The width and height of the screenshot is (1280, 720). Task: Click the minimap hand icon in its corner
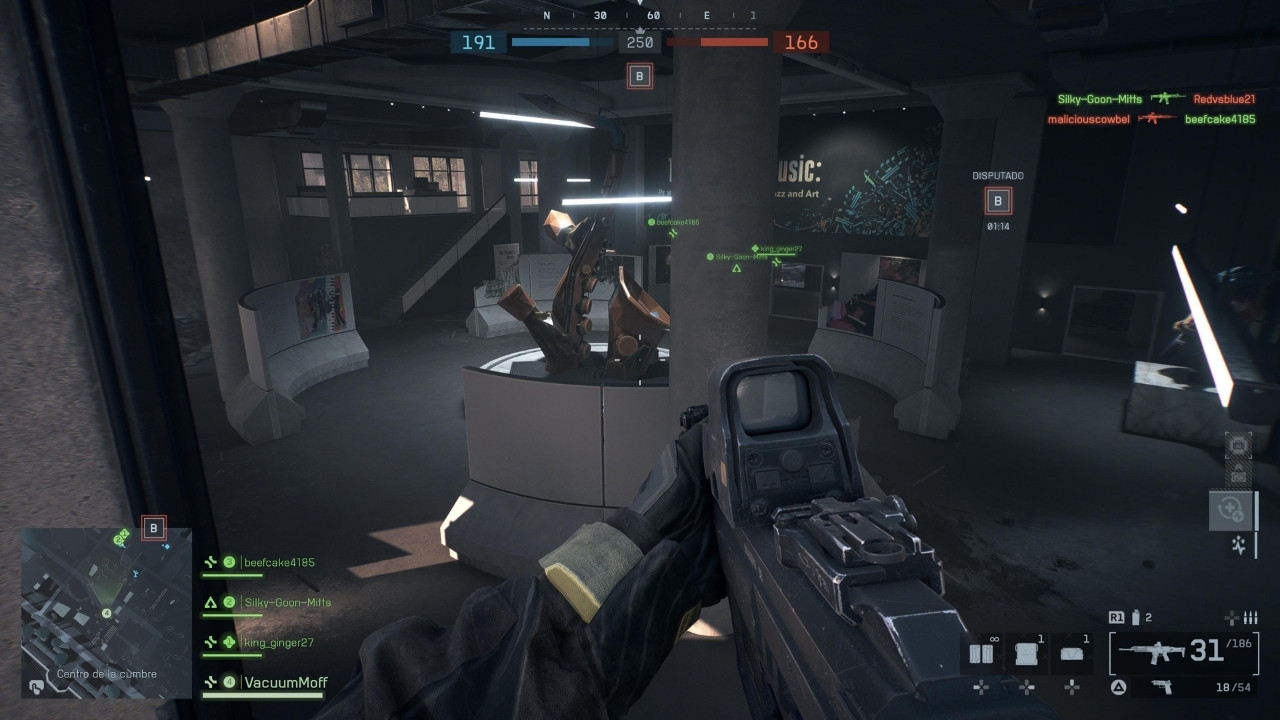coord(36,686)
